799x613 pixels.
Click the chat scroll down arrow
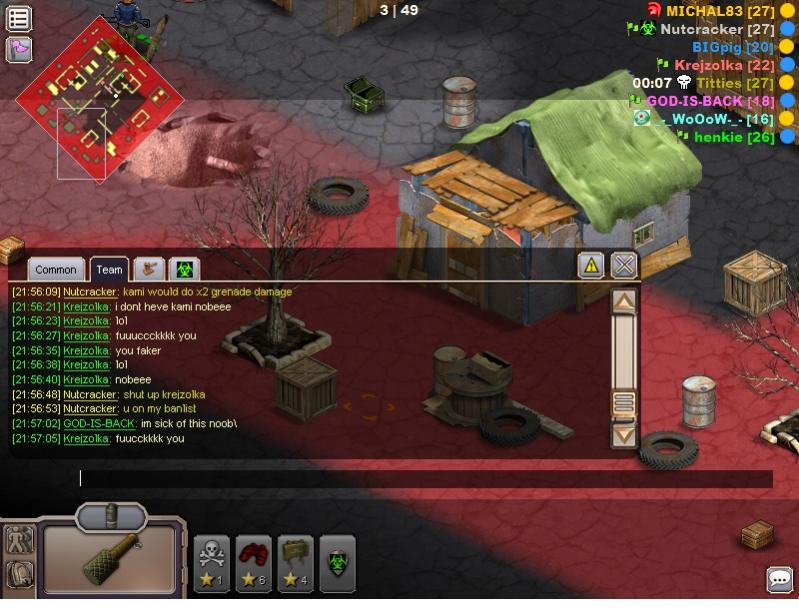click(624, 434)
